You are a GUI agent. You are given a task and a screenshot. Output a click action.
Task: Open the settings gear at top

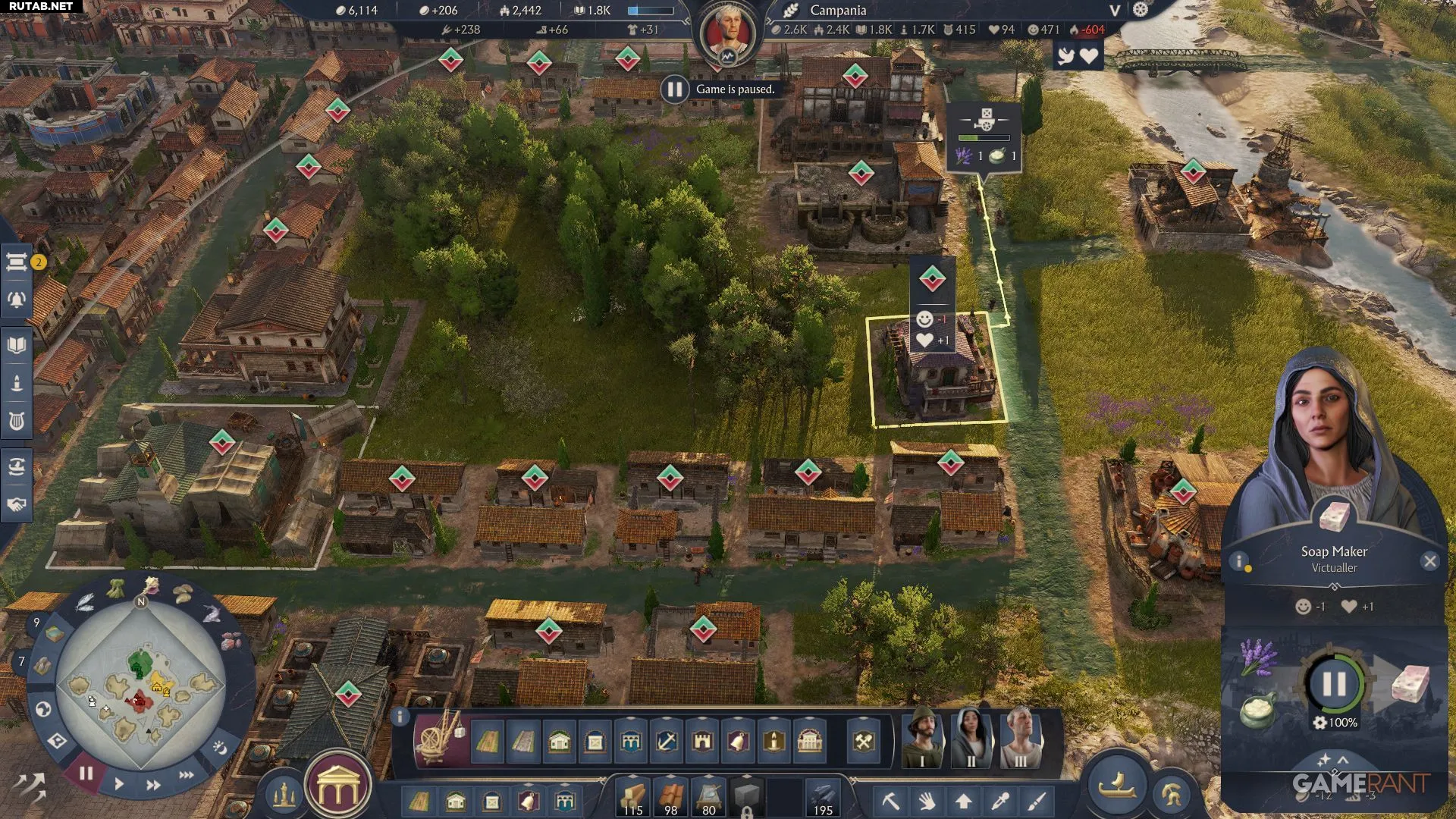click(x=1141, y=10)
